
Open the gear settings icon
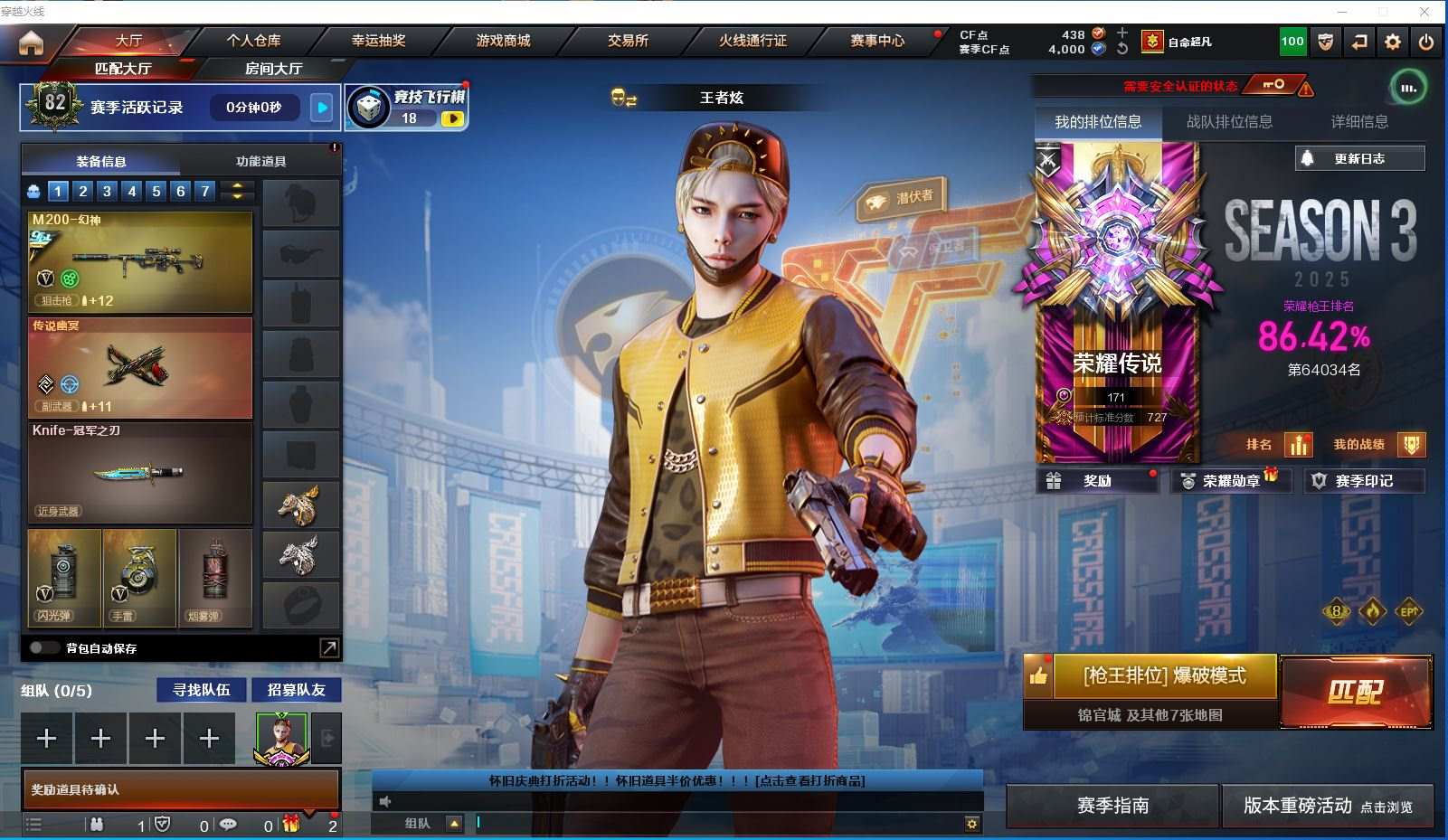click(1393, 42)
